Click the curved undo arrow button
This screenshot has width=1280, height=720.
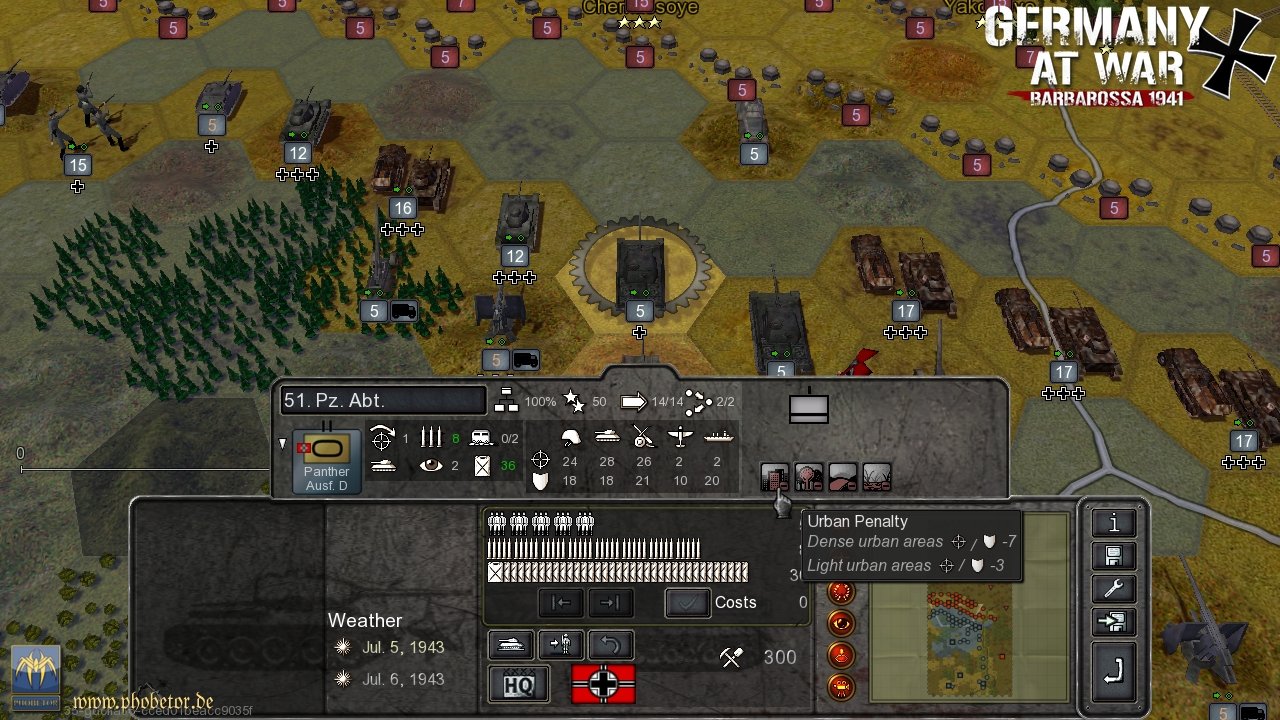tap(610, 645)
